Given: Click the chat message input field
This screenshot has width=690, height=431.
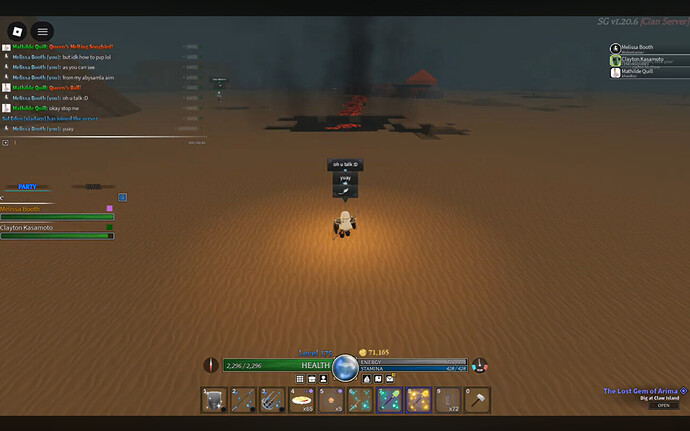Looking at the screenshot, I should (100, 142).
